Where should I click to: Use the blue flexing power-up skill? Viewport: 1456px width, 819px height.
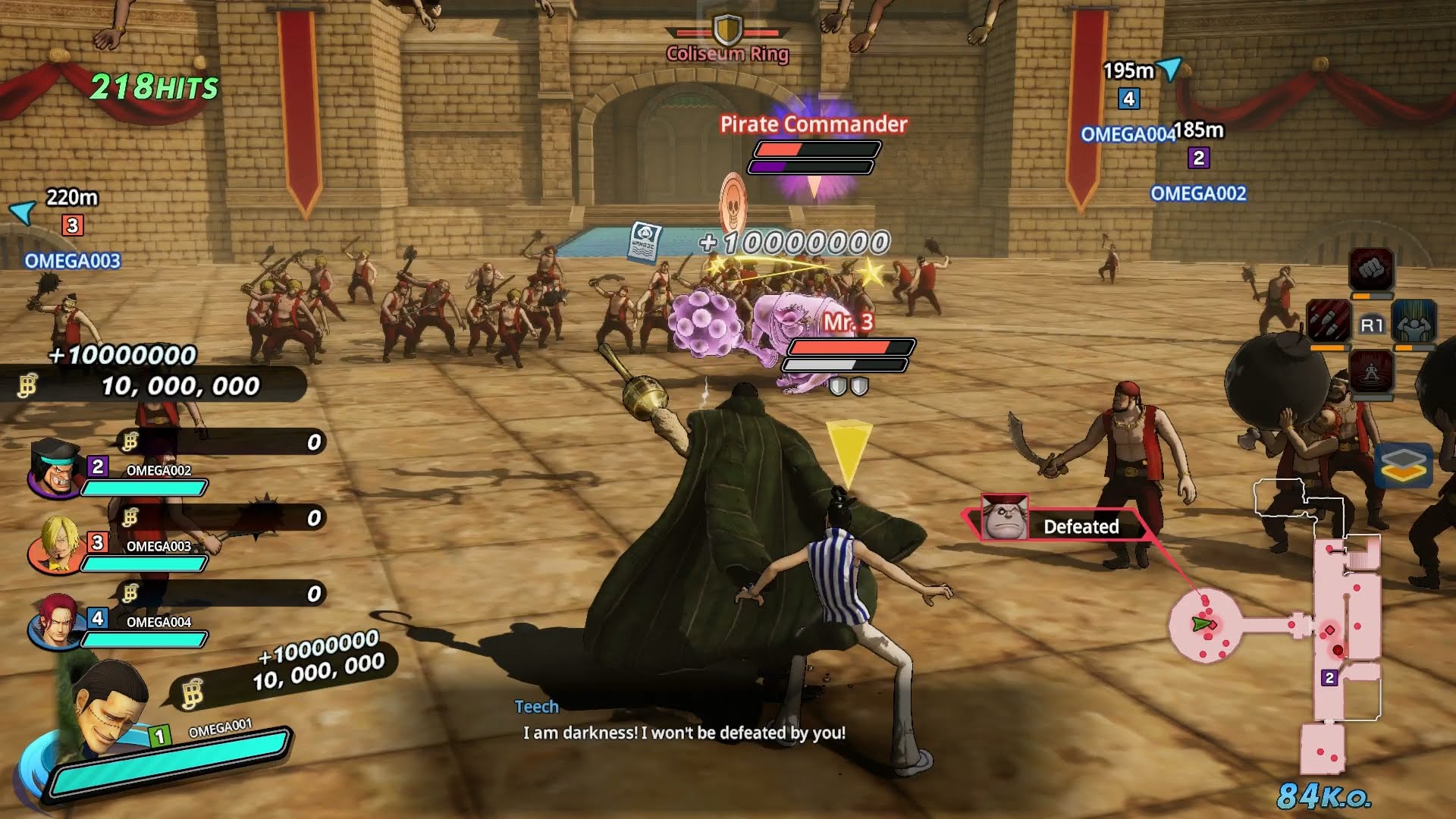pyautogui.click(x=1414, y=321)
